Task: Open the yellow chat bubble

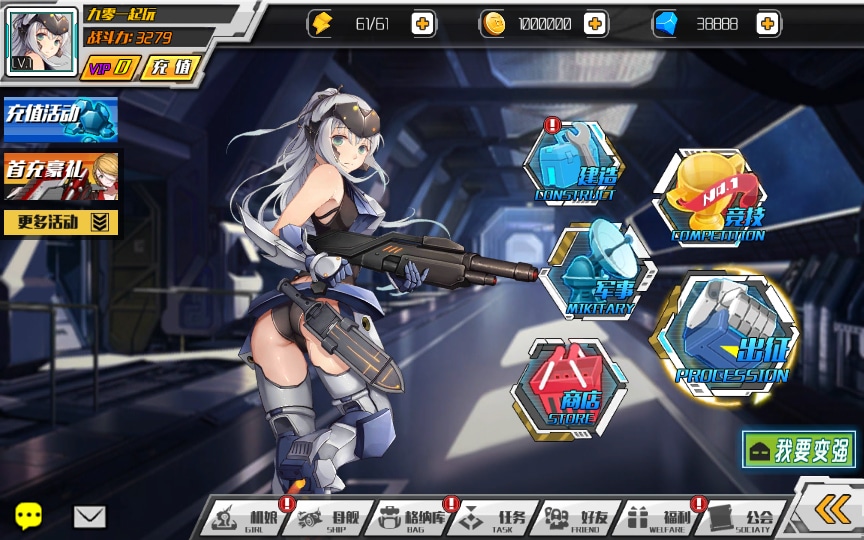Action: click(x=29, y=516)
